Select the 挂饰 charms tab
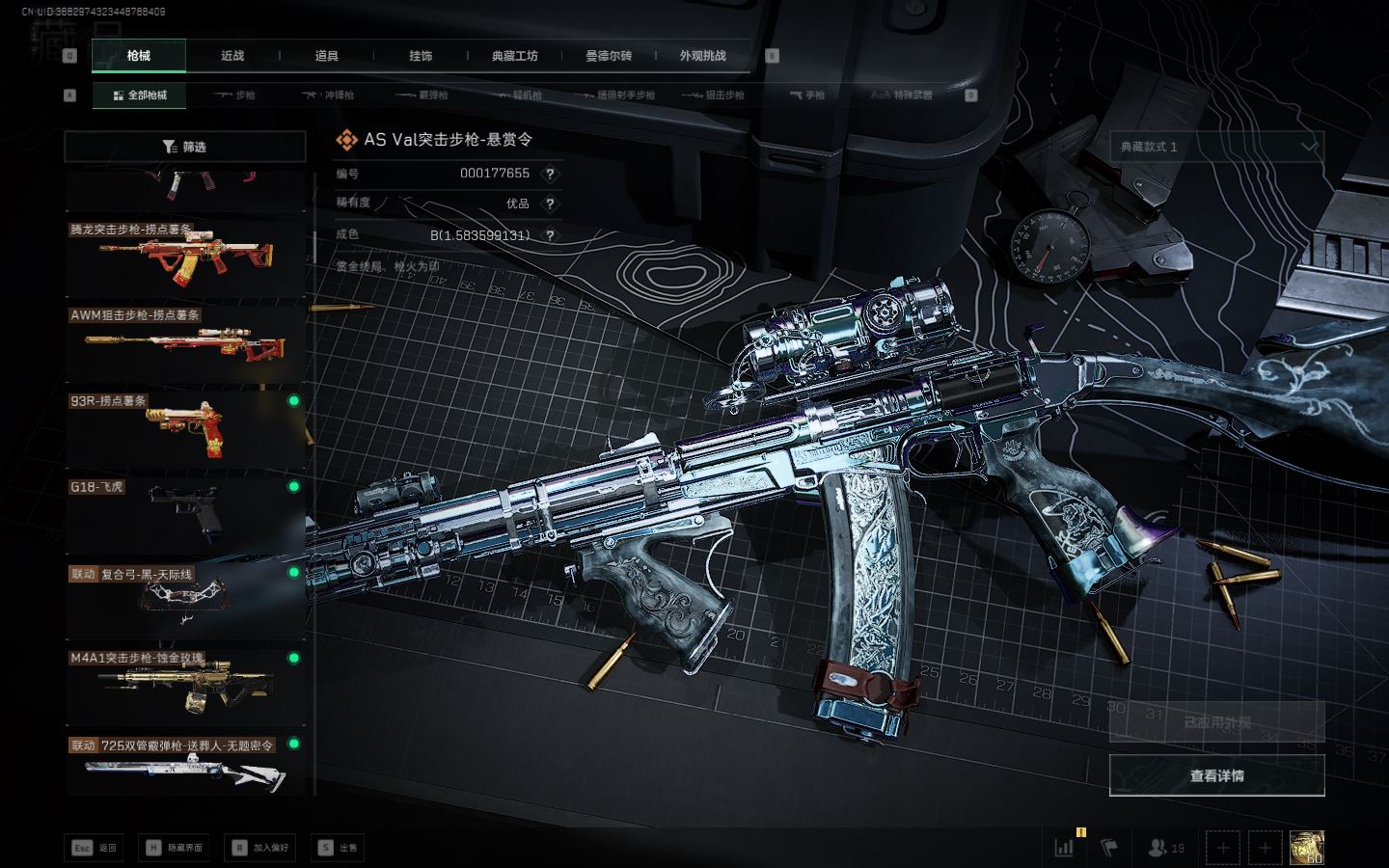1389x868 pixels. (421, 56)
